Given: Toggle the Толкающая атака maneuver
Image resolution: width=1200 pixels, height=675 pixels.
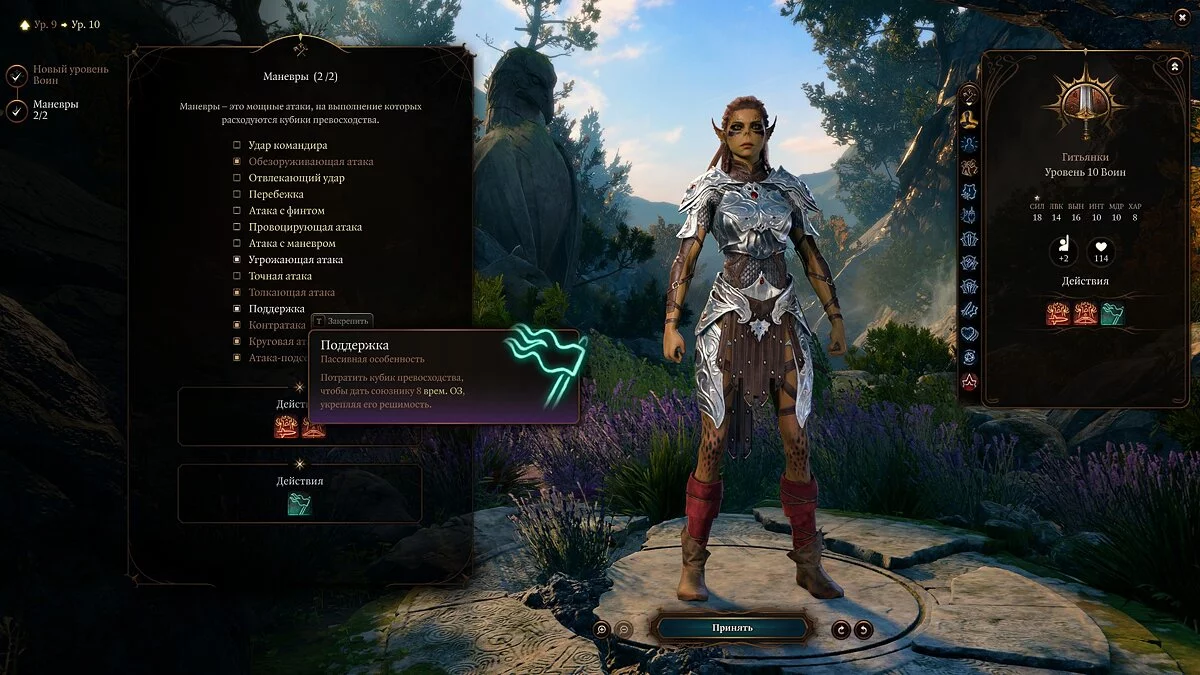Looking at the screenshot, I should coord(237,293).
